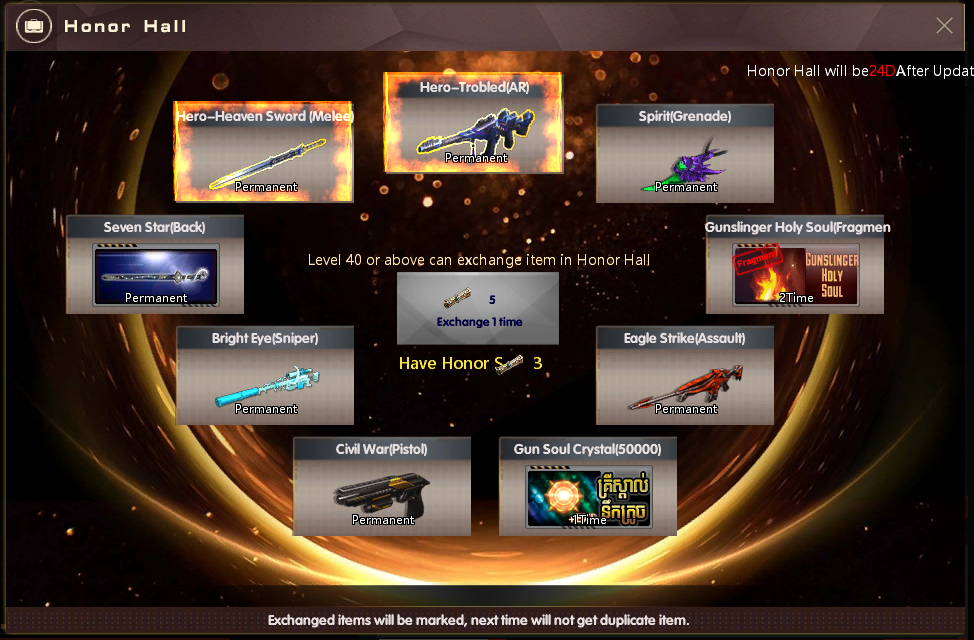The height and width of the screenshot is (640, 974).
Task: Select the Eagle Strike assault rifle
Action: coord(685,376)
